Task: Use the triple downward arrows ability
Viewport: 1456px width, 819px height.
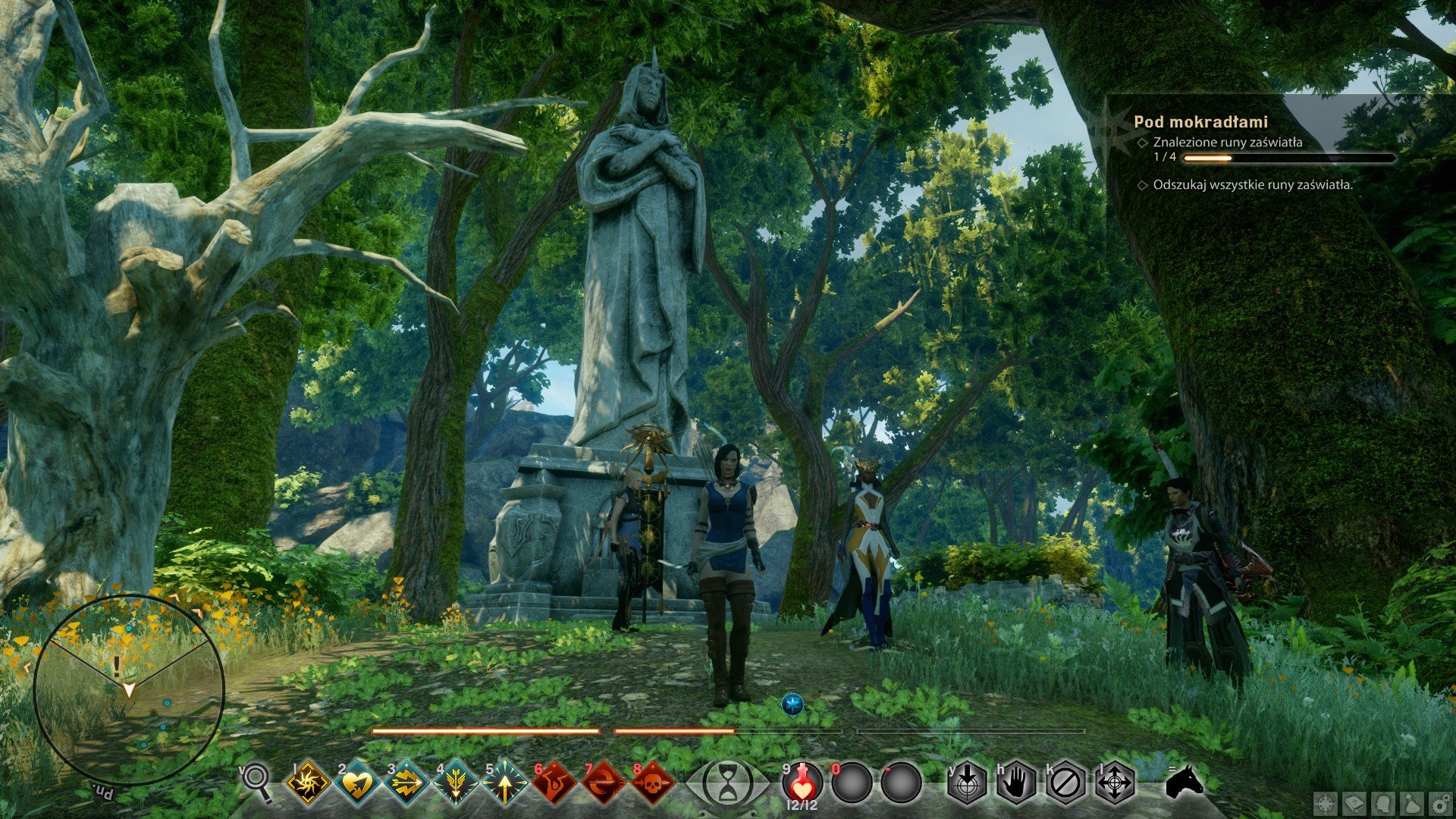Action: click(456, 783)
